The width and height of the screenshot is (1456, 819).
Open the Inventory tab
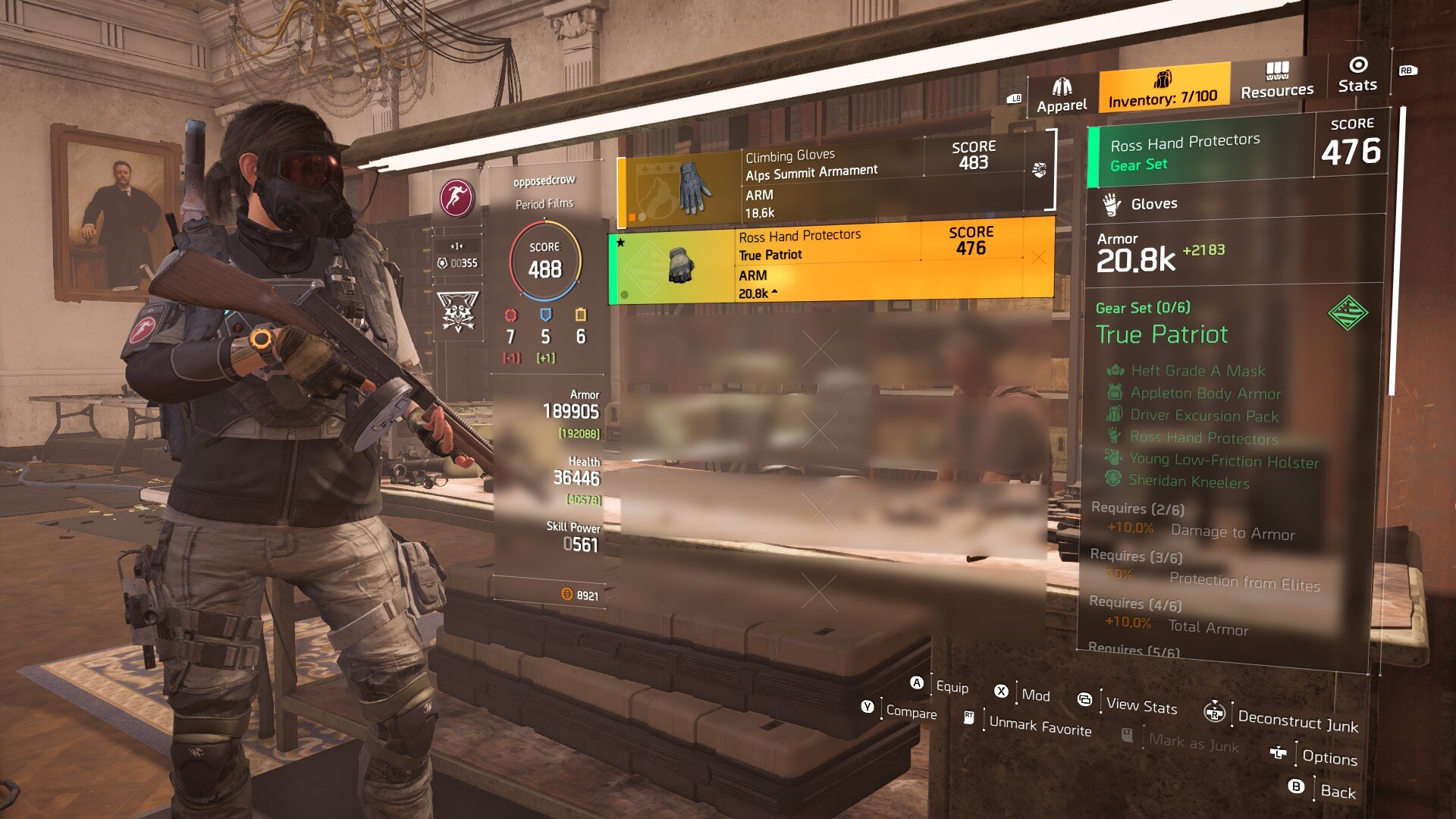pos(1163,89)
